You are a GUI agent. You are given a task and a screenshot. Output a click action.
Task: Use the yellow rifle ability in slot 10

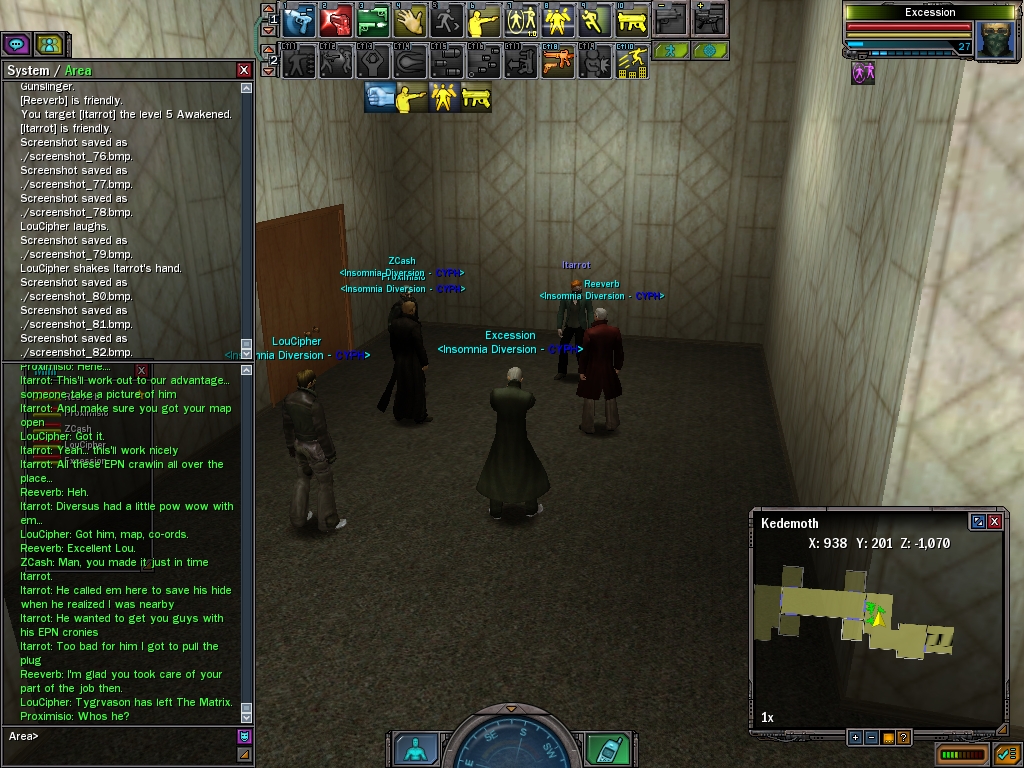[632, 19]
